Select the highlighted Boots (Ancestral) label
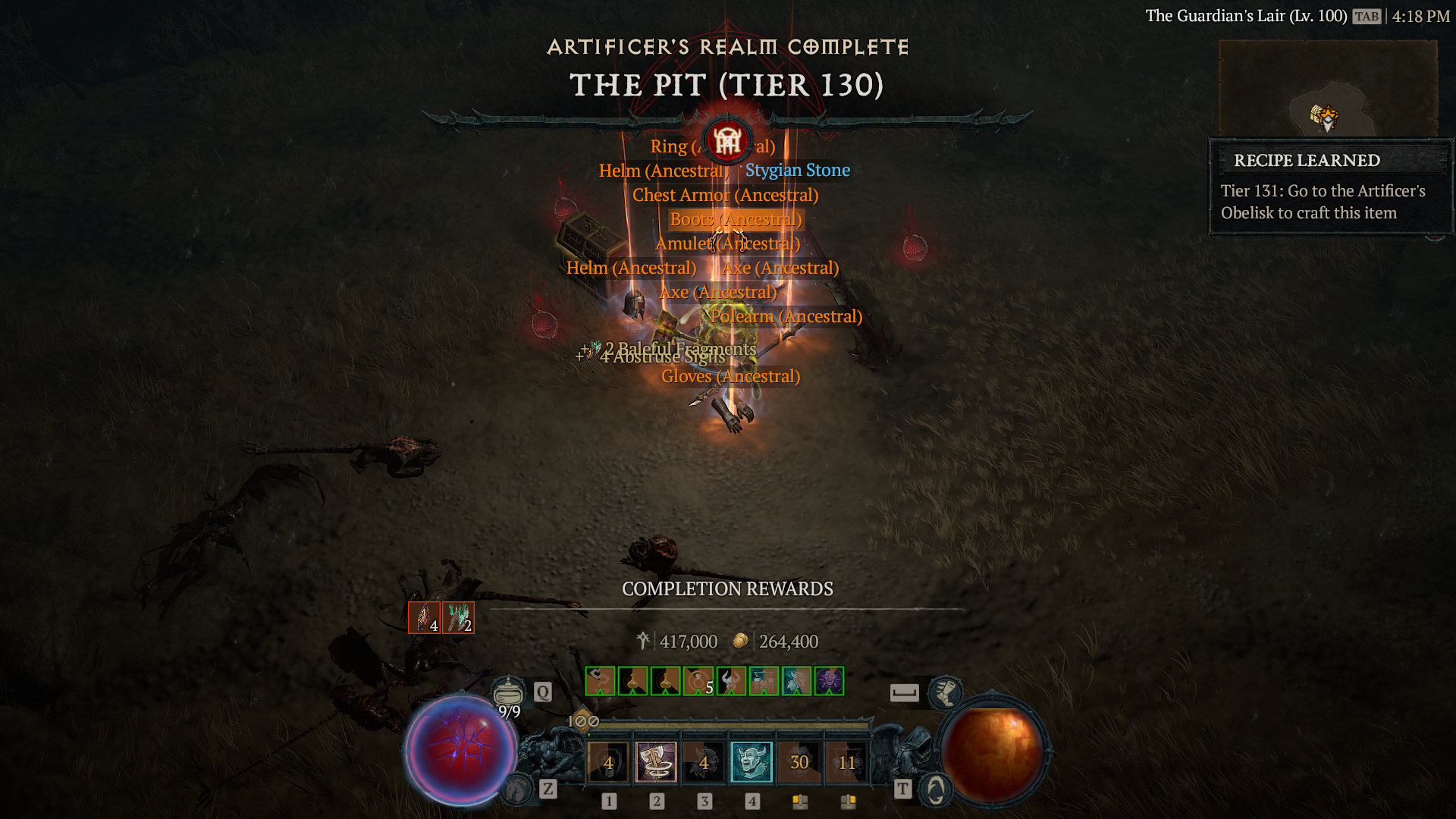Screen dimensions: 1456x819 [x=735, y=219]
